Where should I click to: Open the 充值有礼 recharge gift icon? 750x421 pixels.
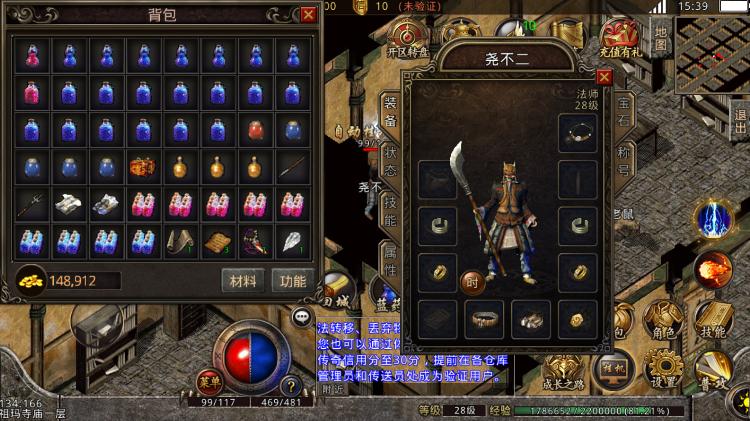[x=620, y=39]
